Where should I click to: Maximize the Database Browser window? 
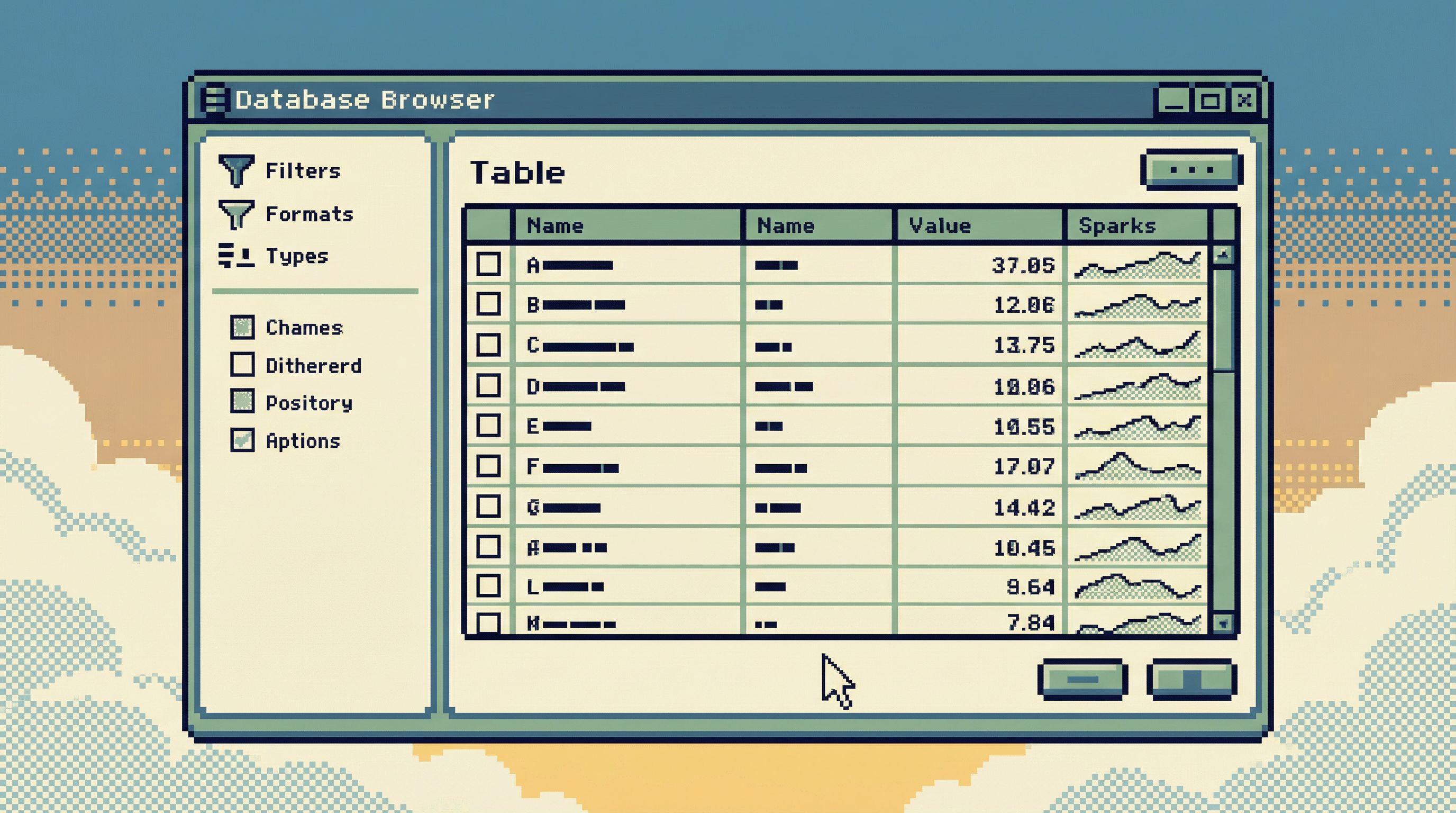coord(1209,102)
